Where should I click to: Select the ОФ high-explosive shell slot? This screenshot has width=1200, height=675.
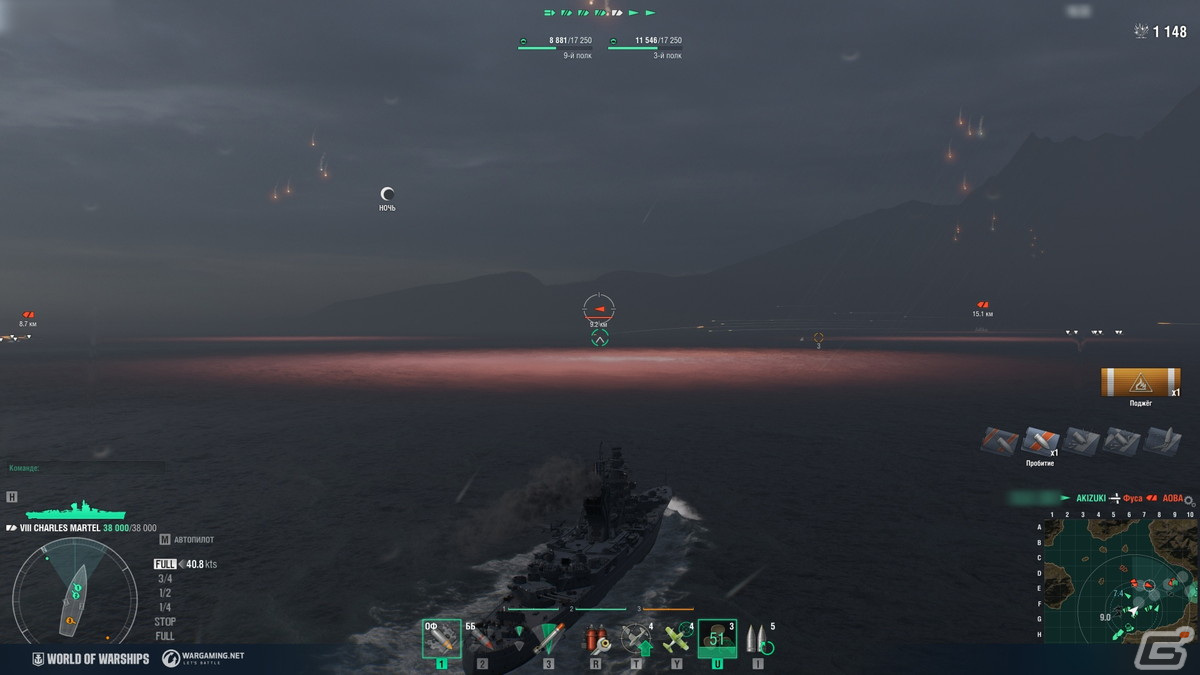[441, 639]
